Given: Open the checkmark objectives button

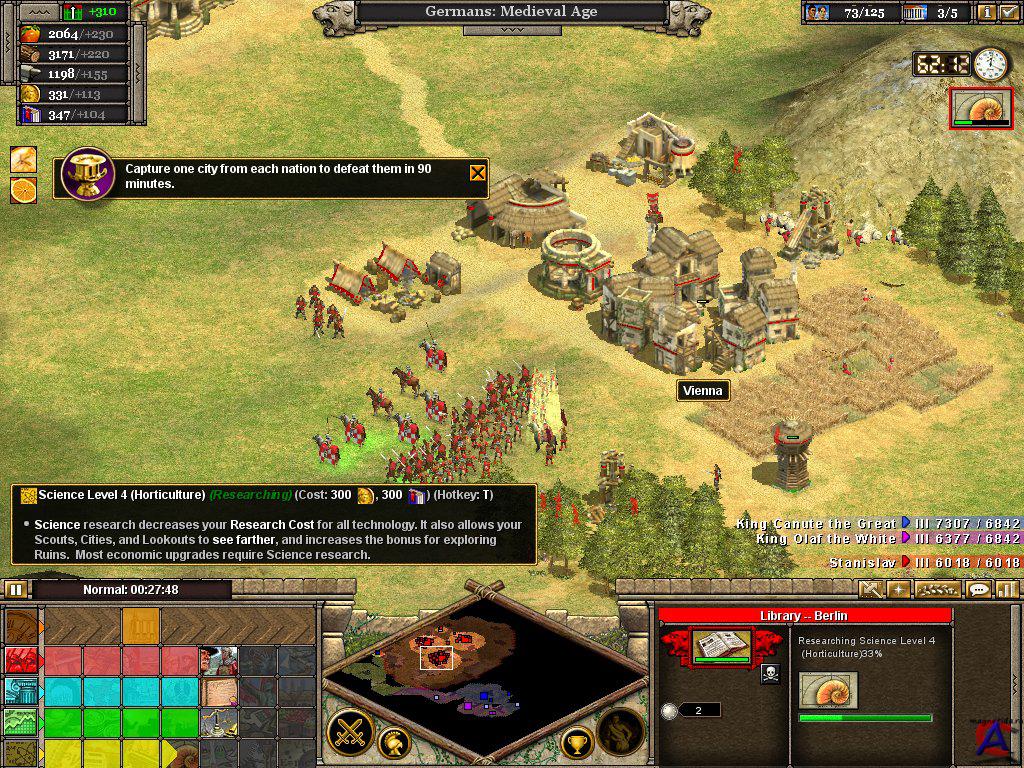Looking at the screenshot, I should click(x=1009, y=13).
